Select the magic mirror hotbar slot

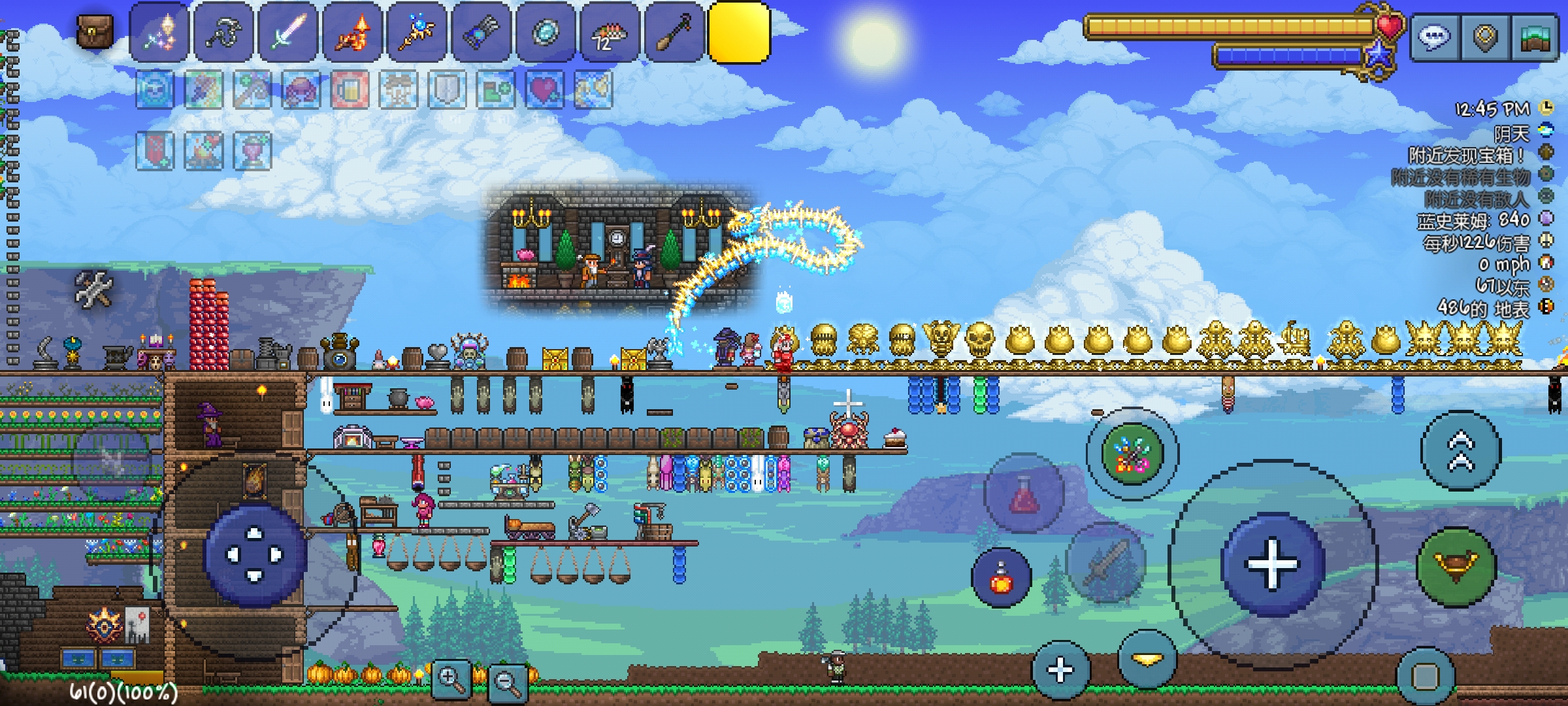(546, 33)
